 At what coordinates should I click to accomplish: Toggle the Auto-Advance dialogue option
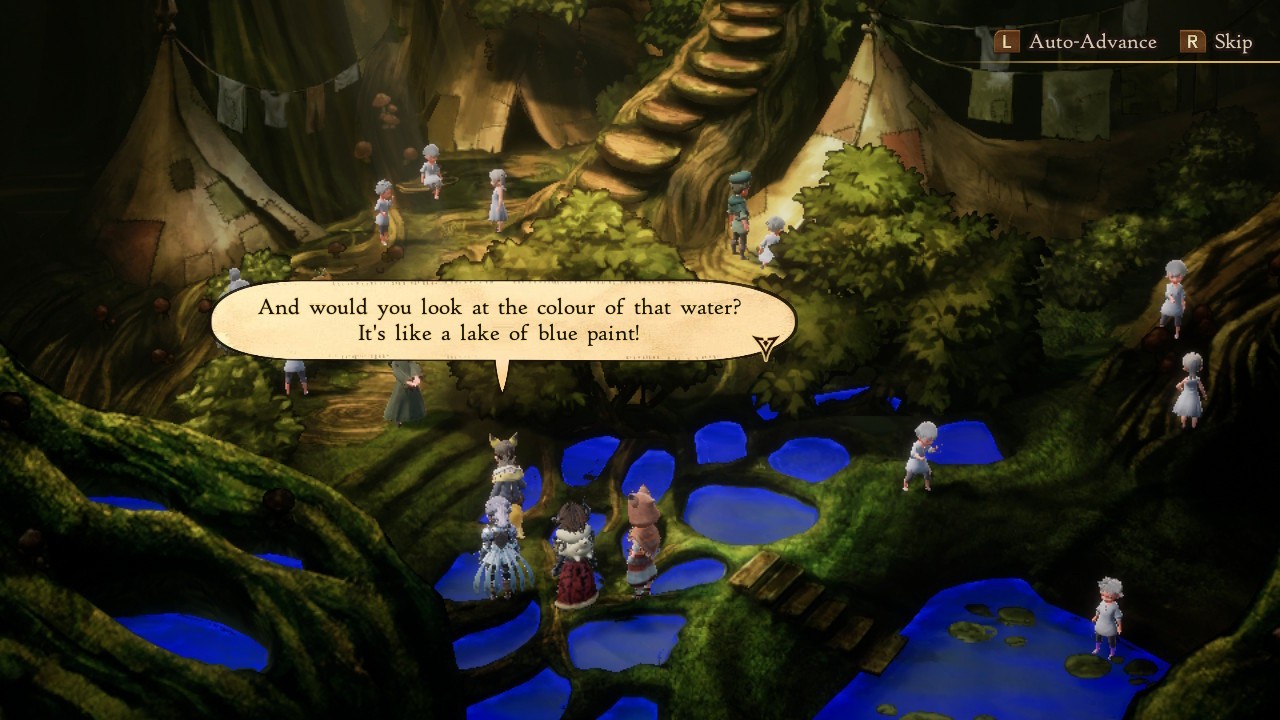tap(1077, 42)
